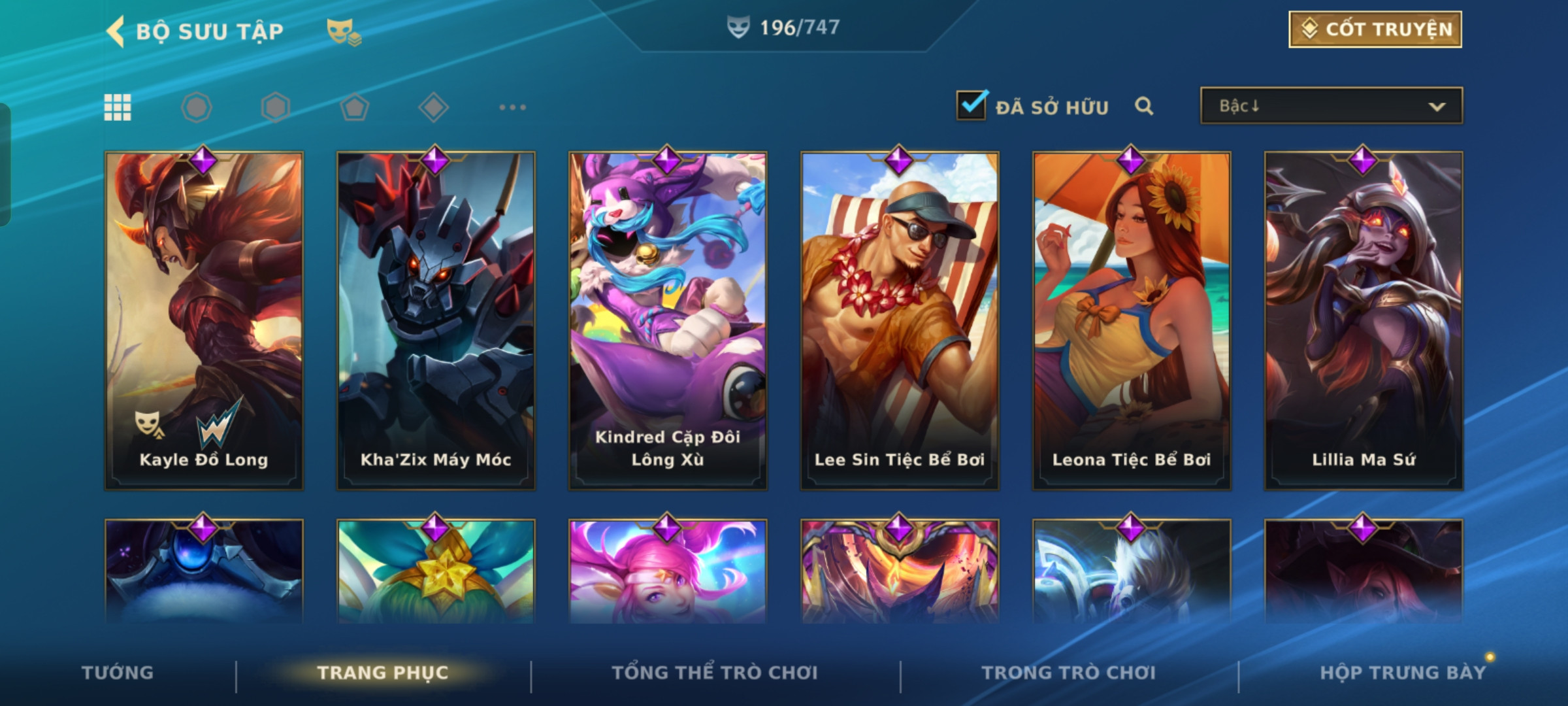Screen dimensions: 1568x706
Task: Go back from Bộ Sưu Tập
Action: pyautogui.click(x=118, y=31)
